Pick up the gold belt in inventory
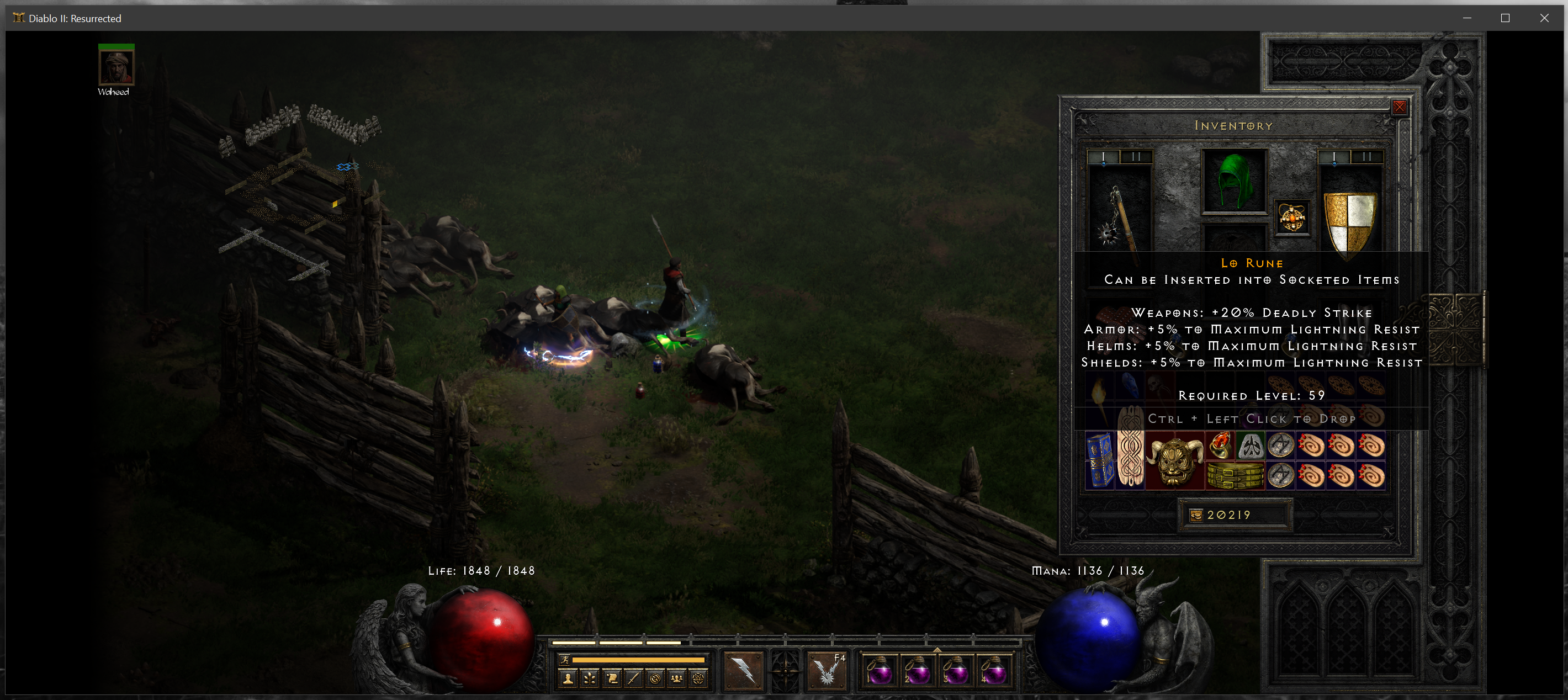 click(x=1235, y=476)
